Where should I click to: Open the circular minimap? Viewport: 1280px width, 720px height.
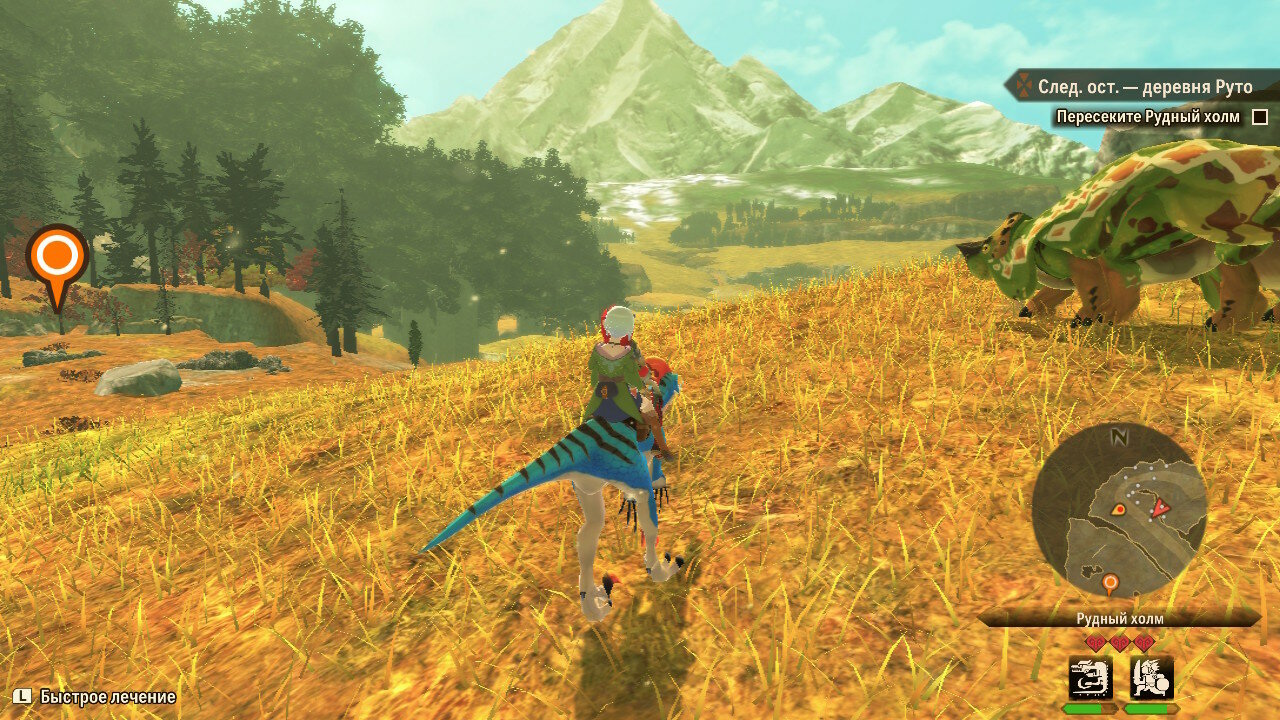coord(1119,511)
